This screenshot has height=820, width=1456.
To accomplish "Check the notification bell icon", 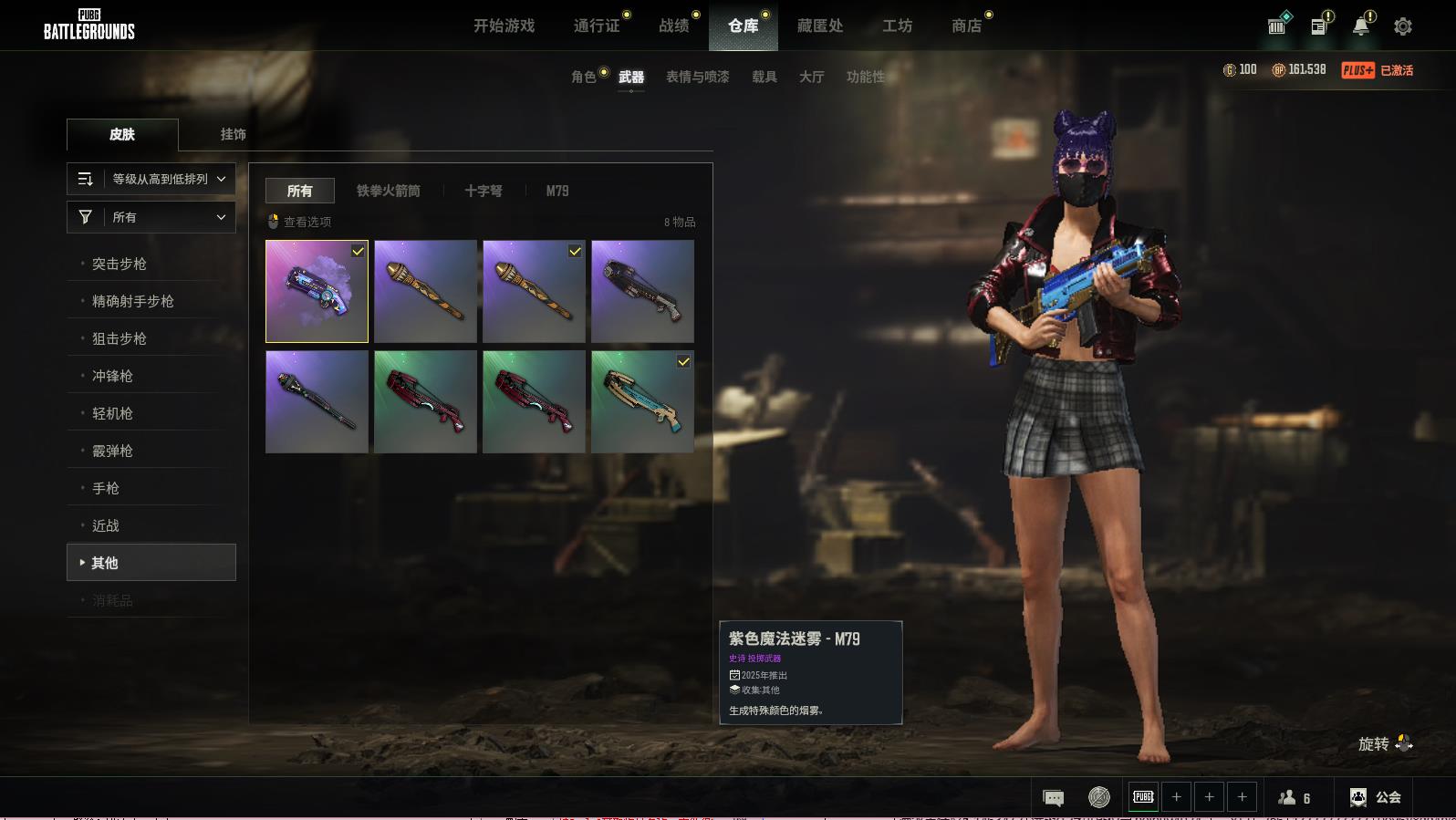I will (x=1360, y=26).
